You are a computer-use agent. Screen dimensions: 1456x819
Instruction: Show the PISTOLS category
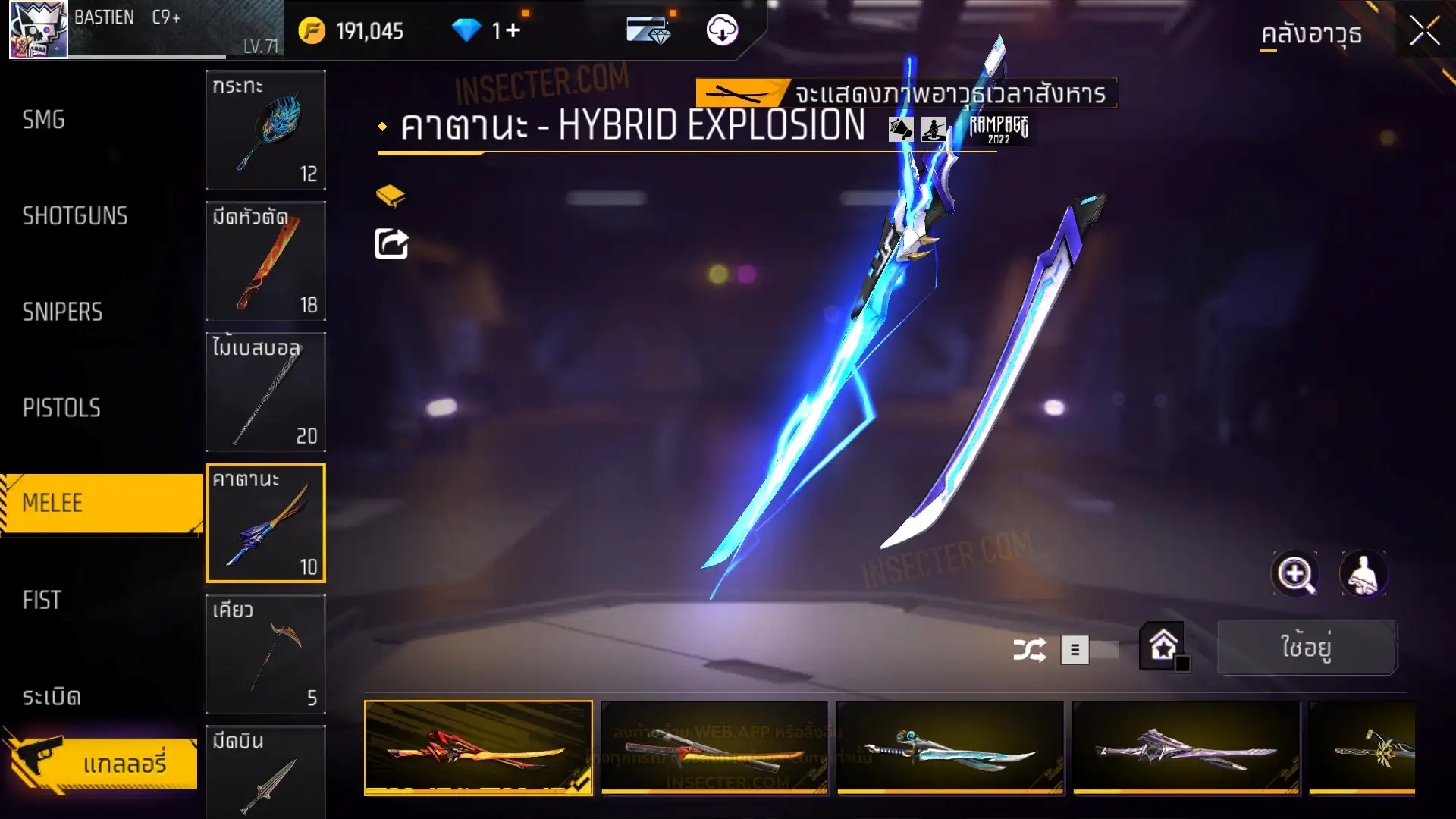point(61,408)
